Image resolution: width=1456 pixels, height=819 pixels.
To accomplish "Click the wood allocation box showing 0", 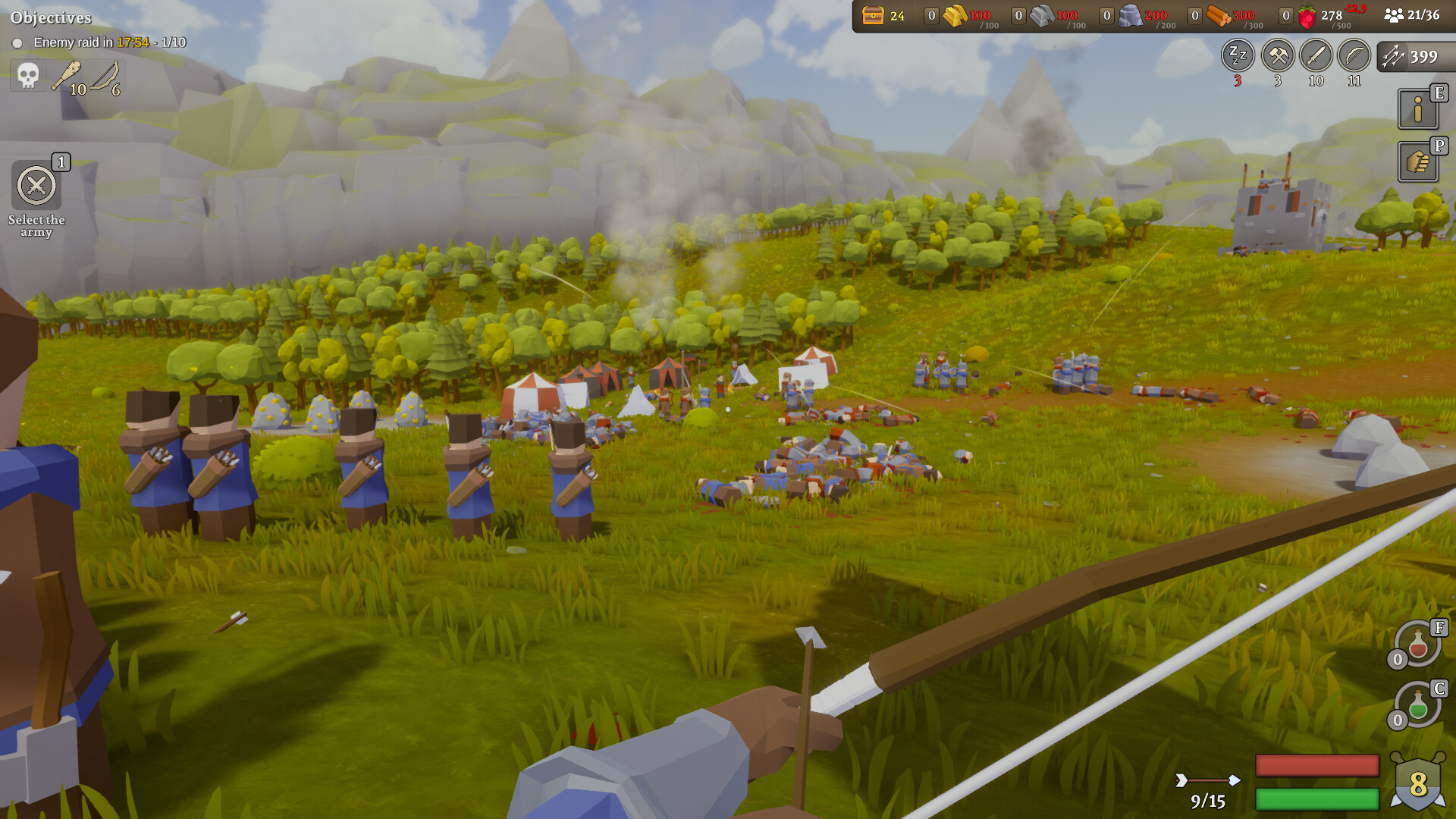I will (x=1195, y=16).
